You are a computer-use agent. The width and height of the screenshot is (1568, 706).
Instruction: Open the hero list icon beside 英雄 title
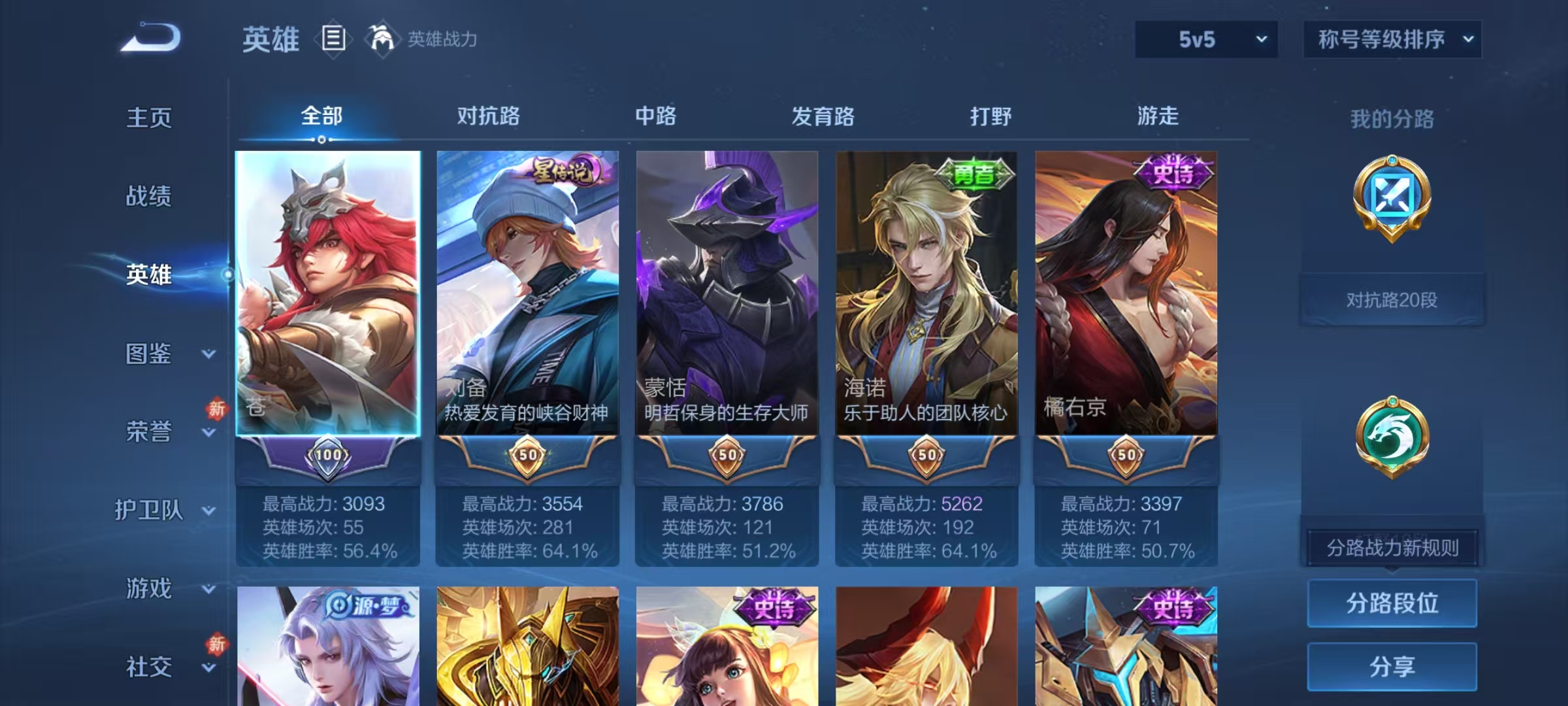click(333, 39)
